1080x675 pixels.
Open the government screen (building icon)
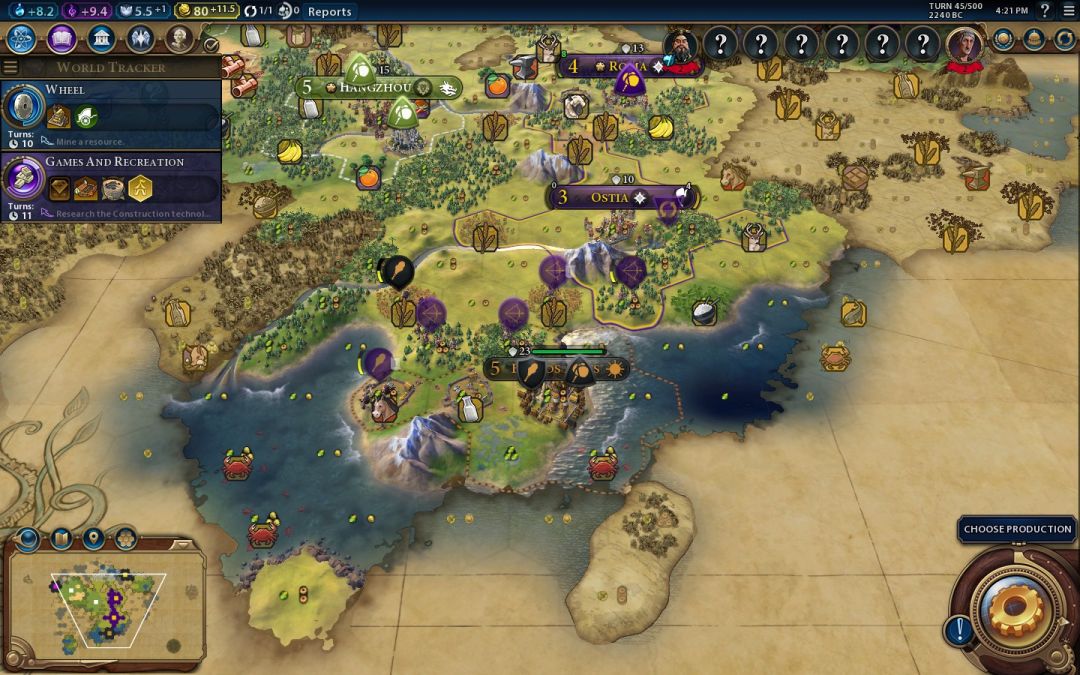pyautogui.click(x=100, y=39)
